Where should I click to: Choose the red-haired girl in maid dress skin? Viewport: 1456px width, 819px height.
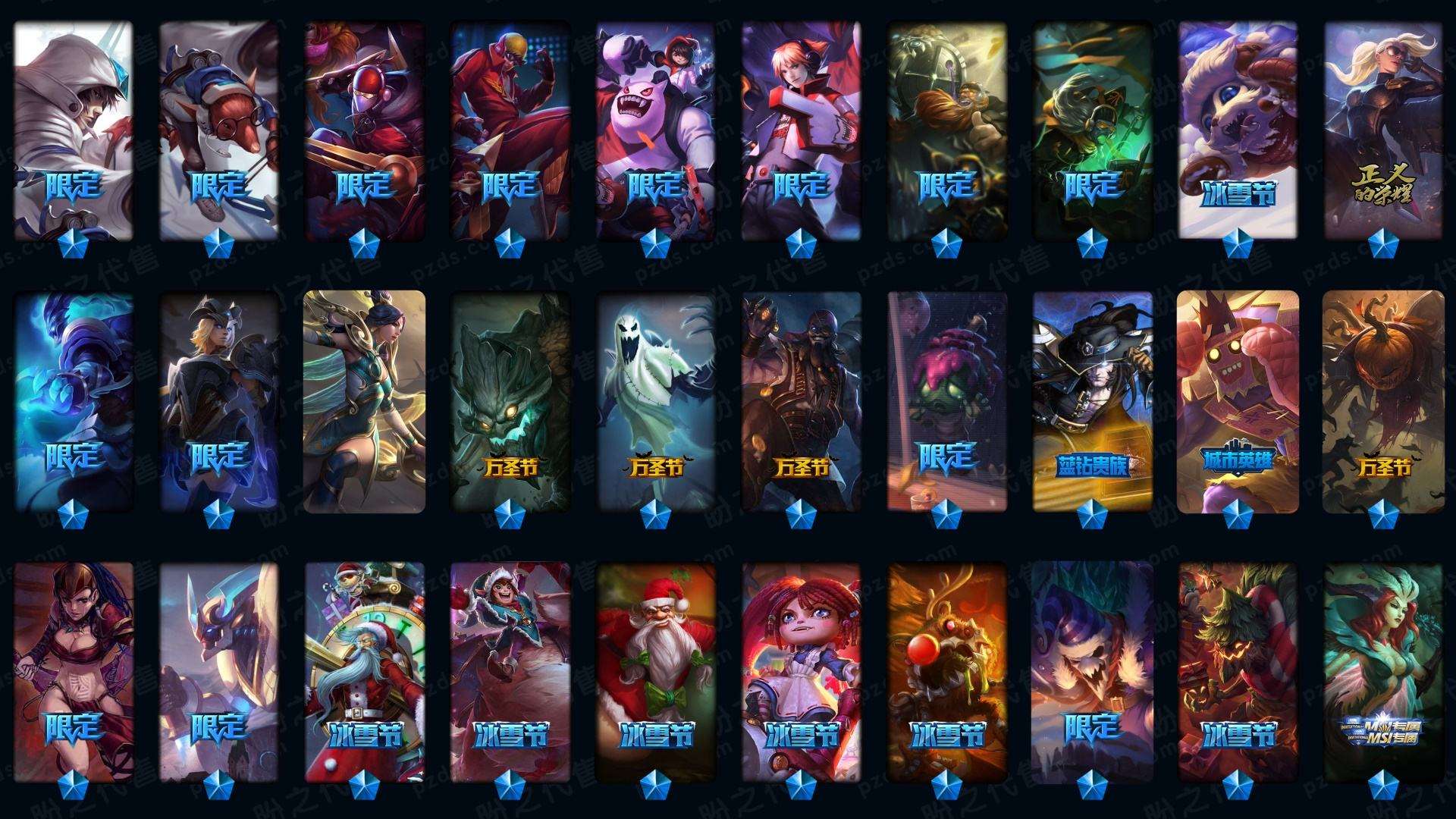coord(801,671)
